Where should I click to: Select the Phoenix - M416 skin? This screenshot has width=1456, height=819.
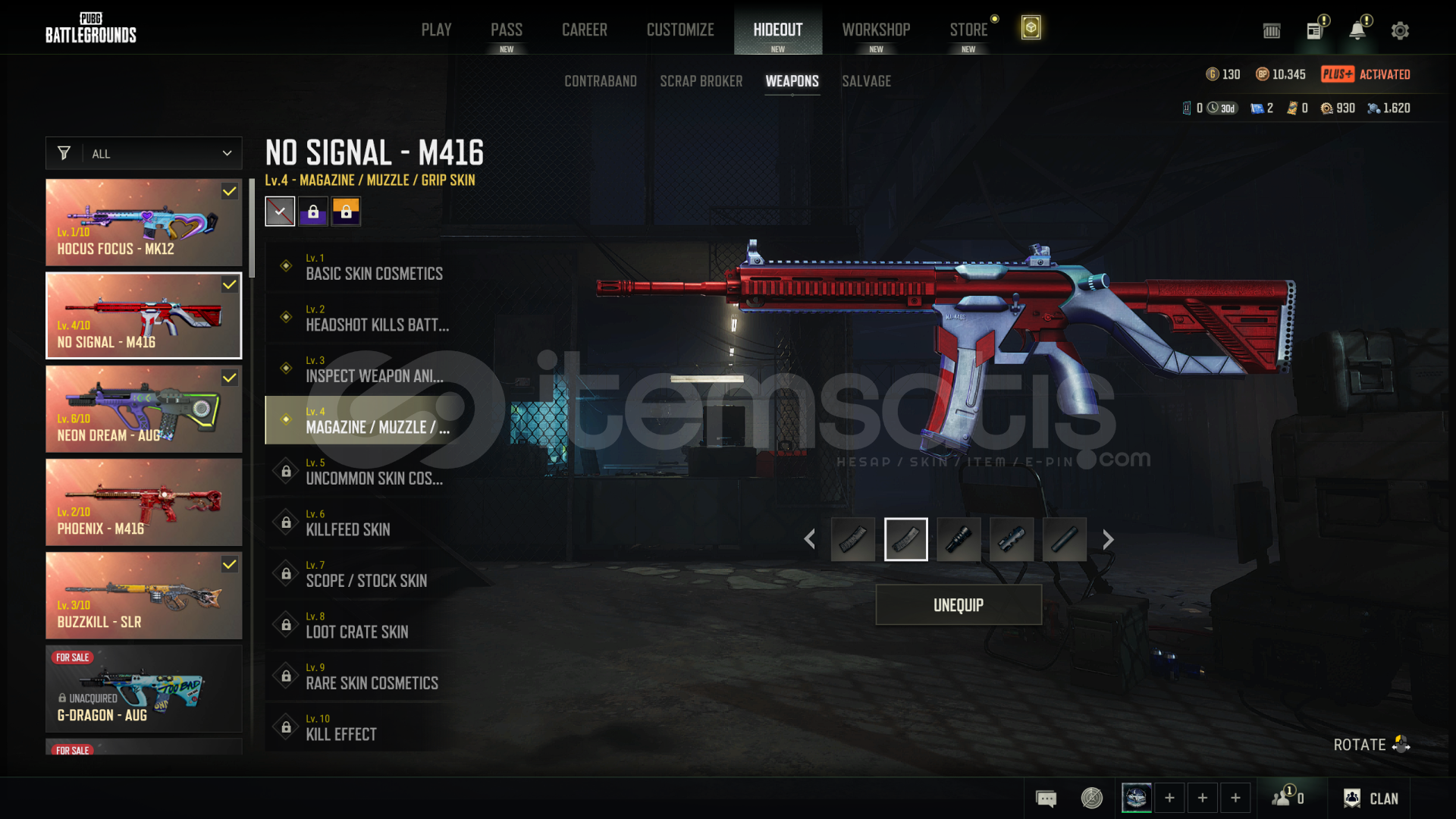[x=144, y=502]
